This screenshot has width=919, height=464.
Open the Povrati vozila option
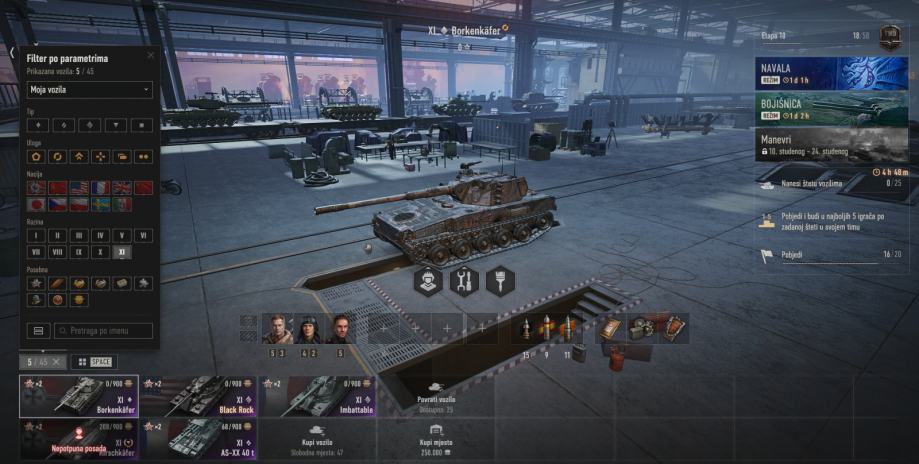coord(436,396)
